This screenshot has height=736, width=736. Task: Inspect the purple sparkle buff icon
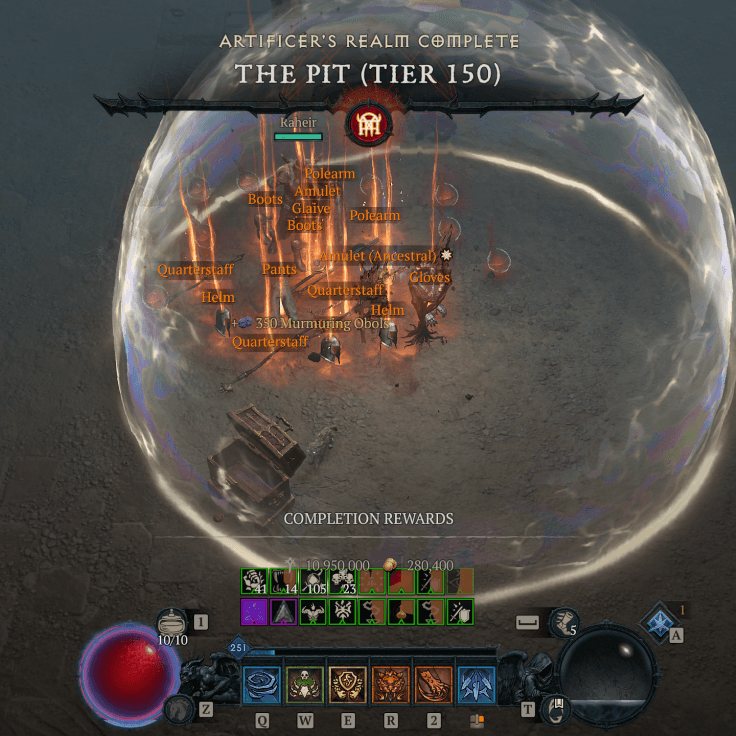tap(255, 612)
